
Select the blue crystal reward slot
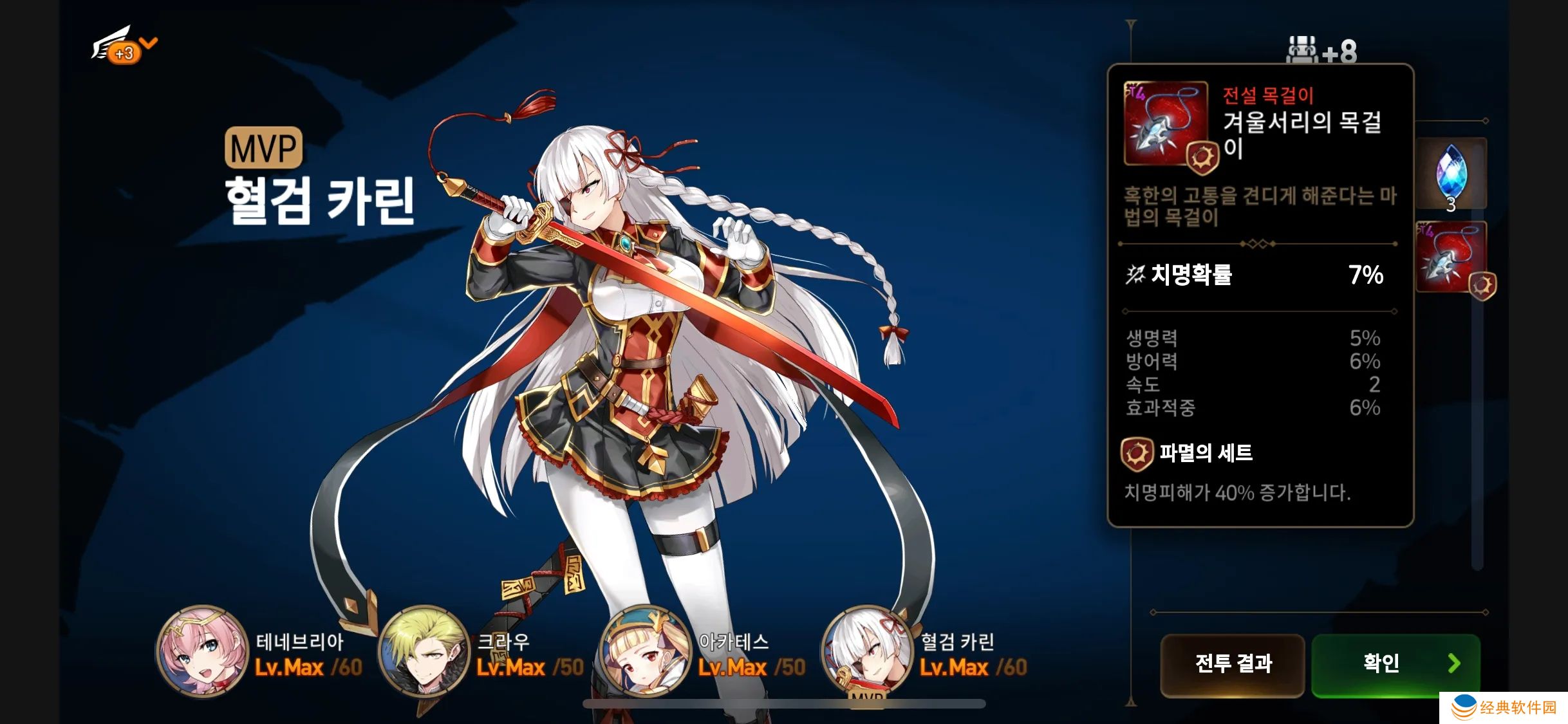(1451, 174)
